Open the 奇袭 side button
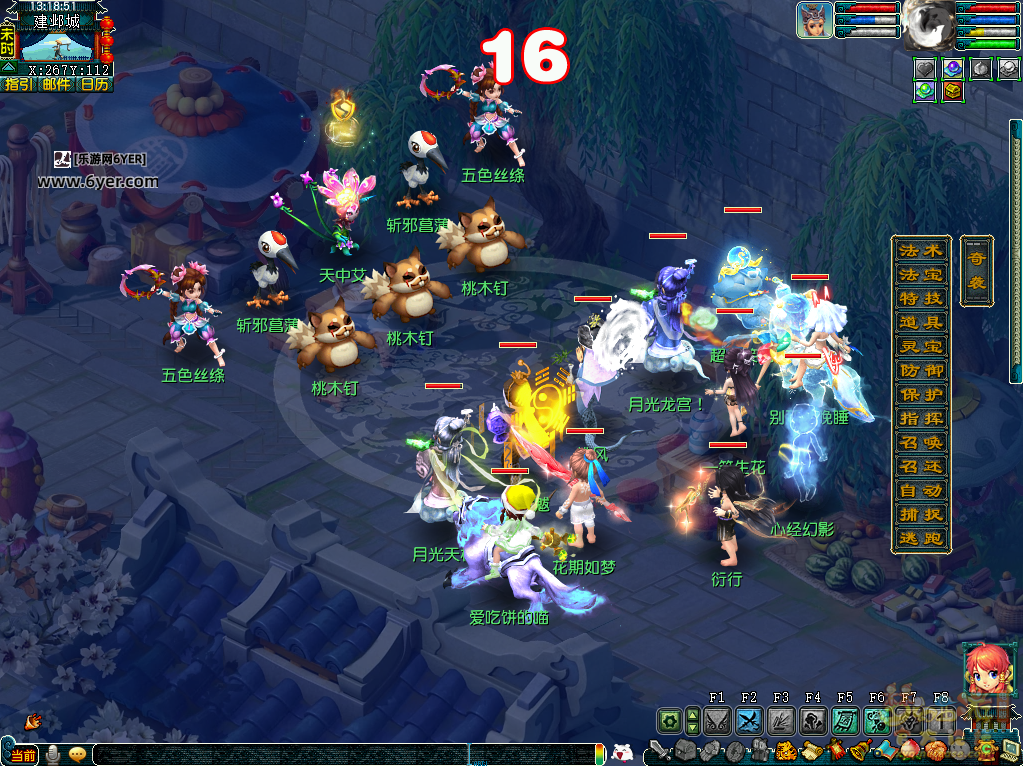The height and width of the screenshot is (766, 1023). [976, 268]
